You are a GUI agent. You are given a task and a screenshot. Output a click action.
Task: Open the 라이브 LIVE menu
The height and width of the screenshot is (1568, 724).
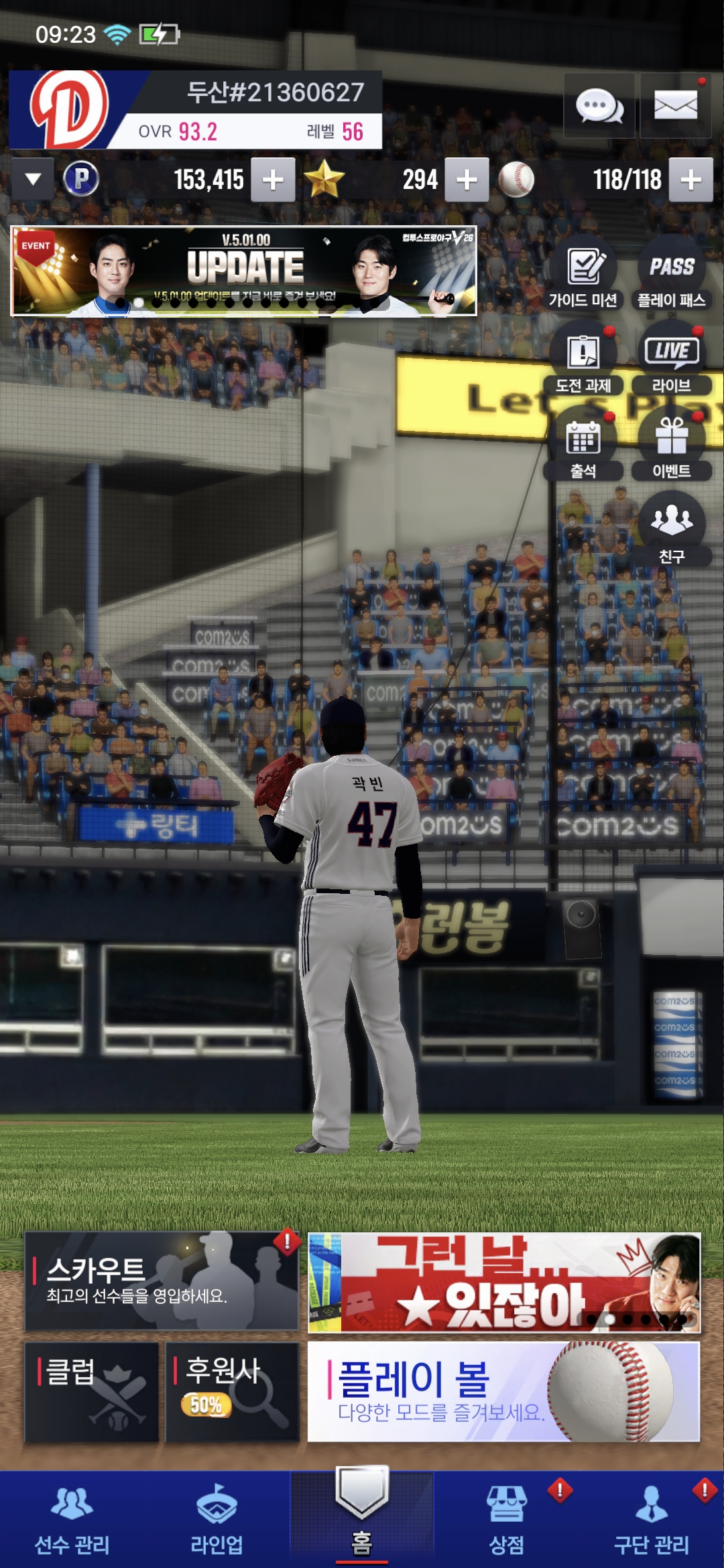pos(671,362)
